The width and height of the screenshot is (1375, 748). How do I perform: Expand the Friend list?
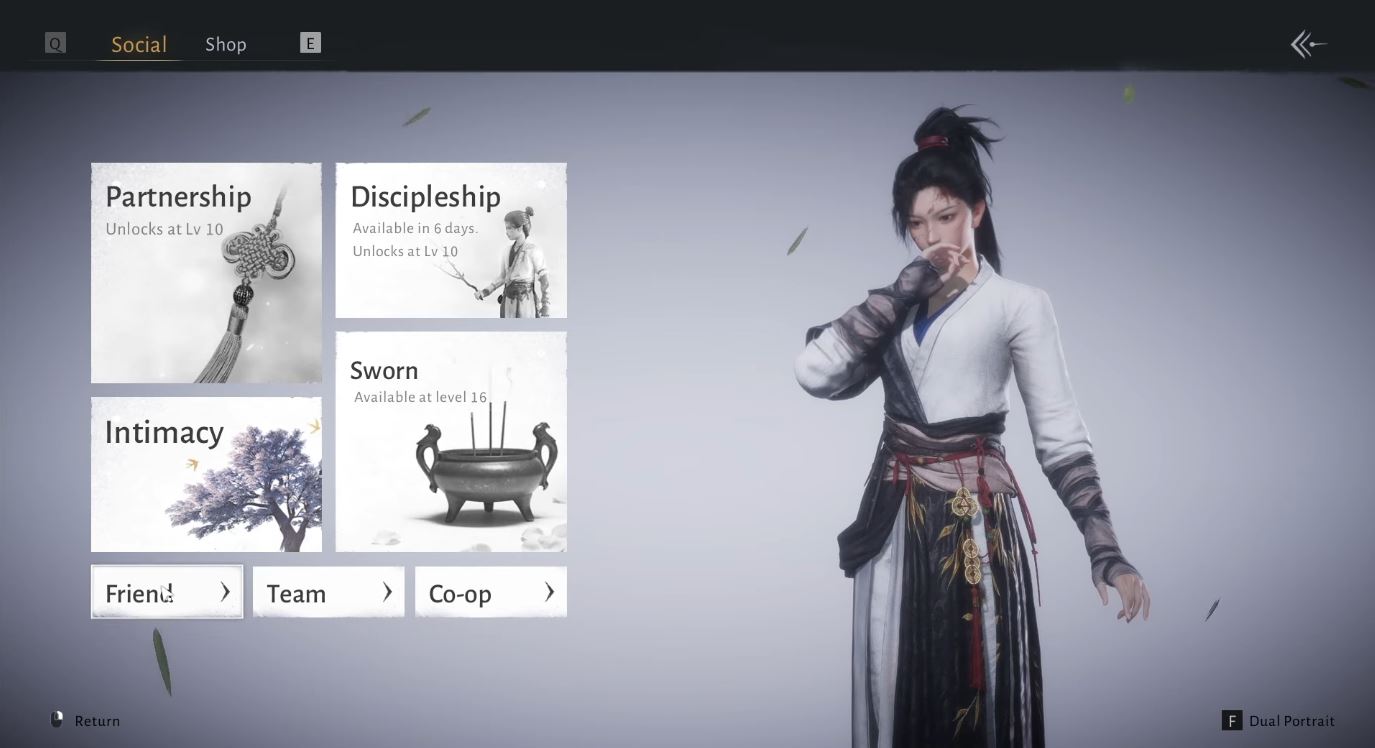(166, 592)
